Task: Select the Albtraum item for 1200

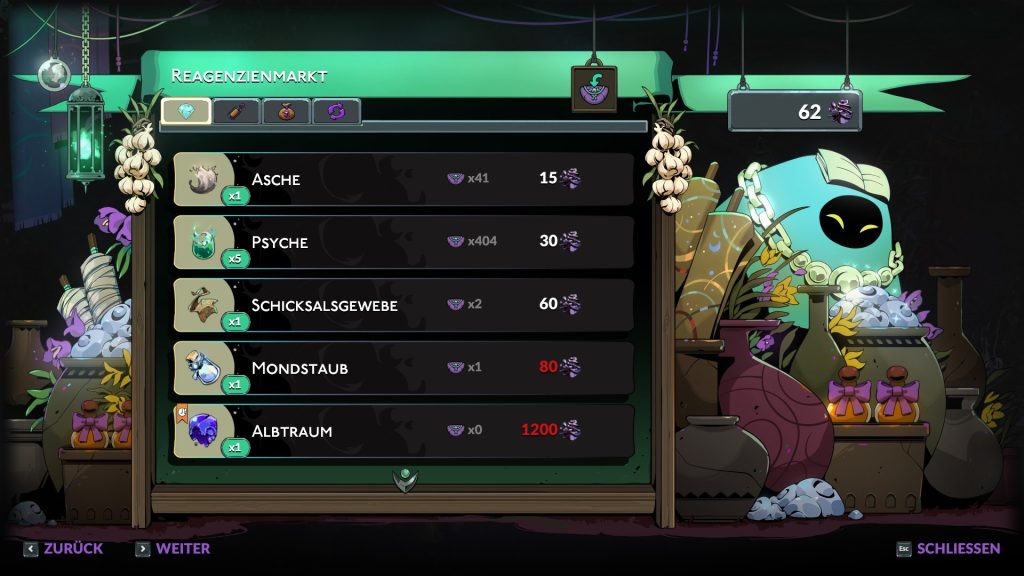Action: point(403,431)
